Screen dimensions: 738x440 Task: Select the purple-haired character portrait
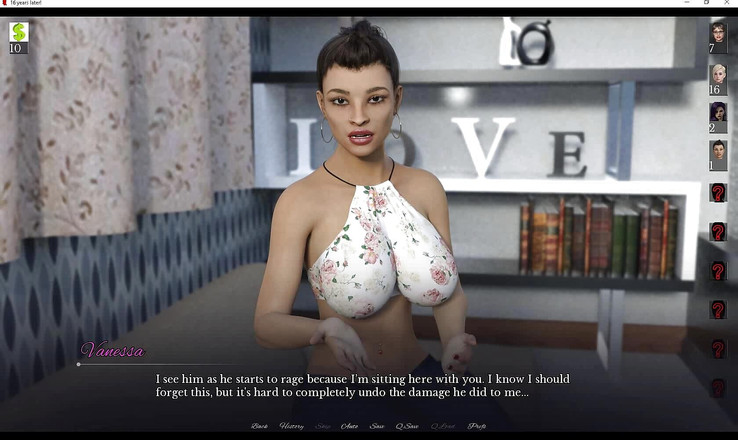pos(718,112)
